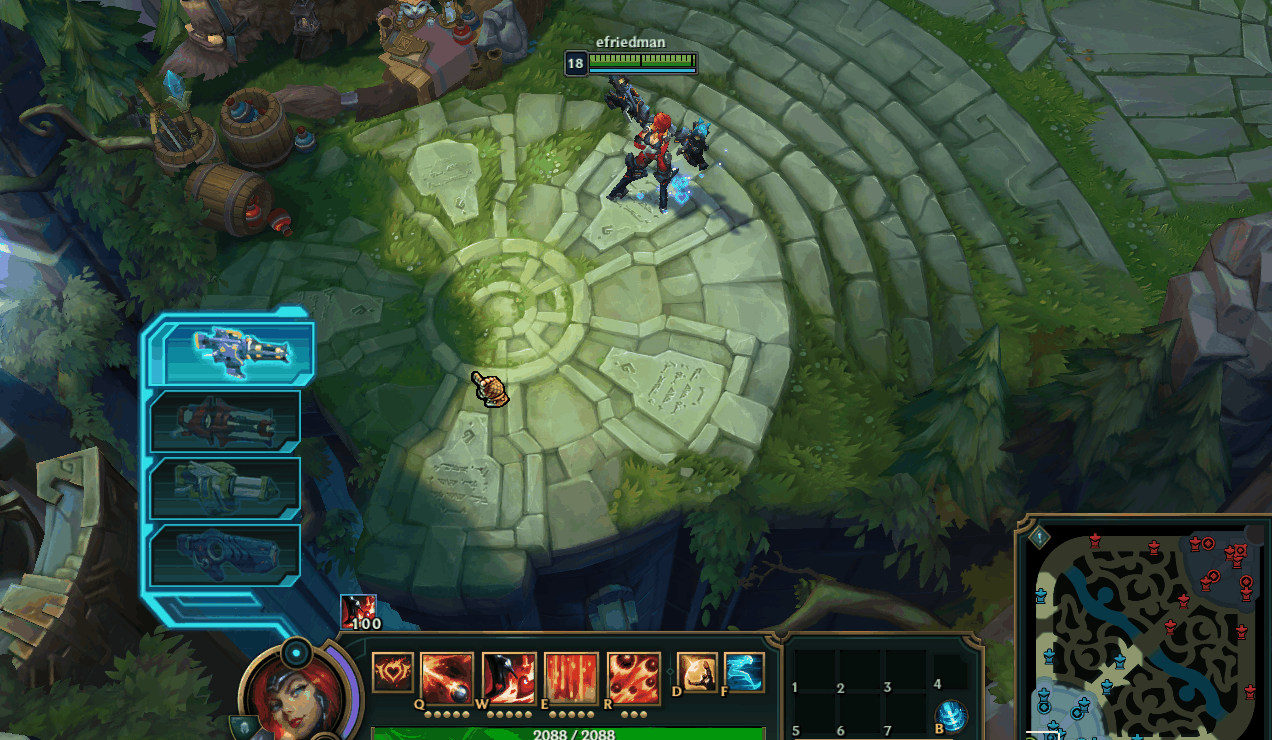1272x740 pixels.
Task: Activate the Q ability
Action: (447, 679)
